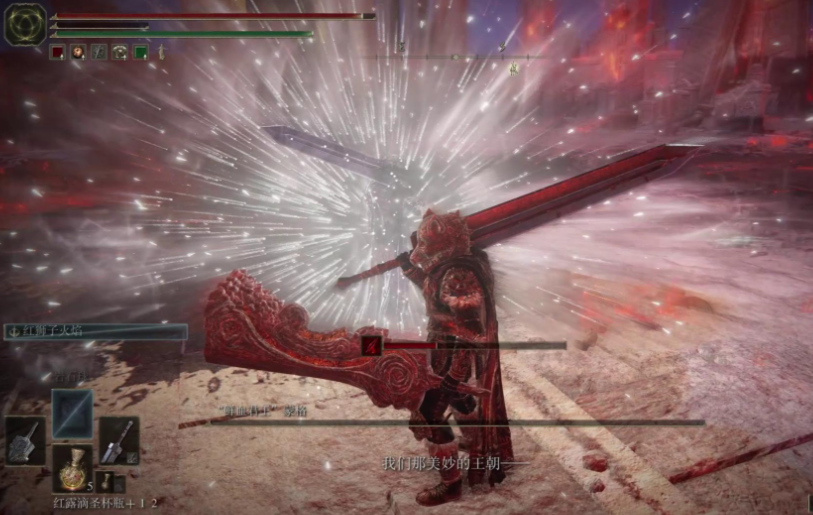This screenshot has height=515, width=813.
Task: Check the orange swirl buff icon
Action: pyautogui.click(x=78, y=52)
